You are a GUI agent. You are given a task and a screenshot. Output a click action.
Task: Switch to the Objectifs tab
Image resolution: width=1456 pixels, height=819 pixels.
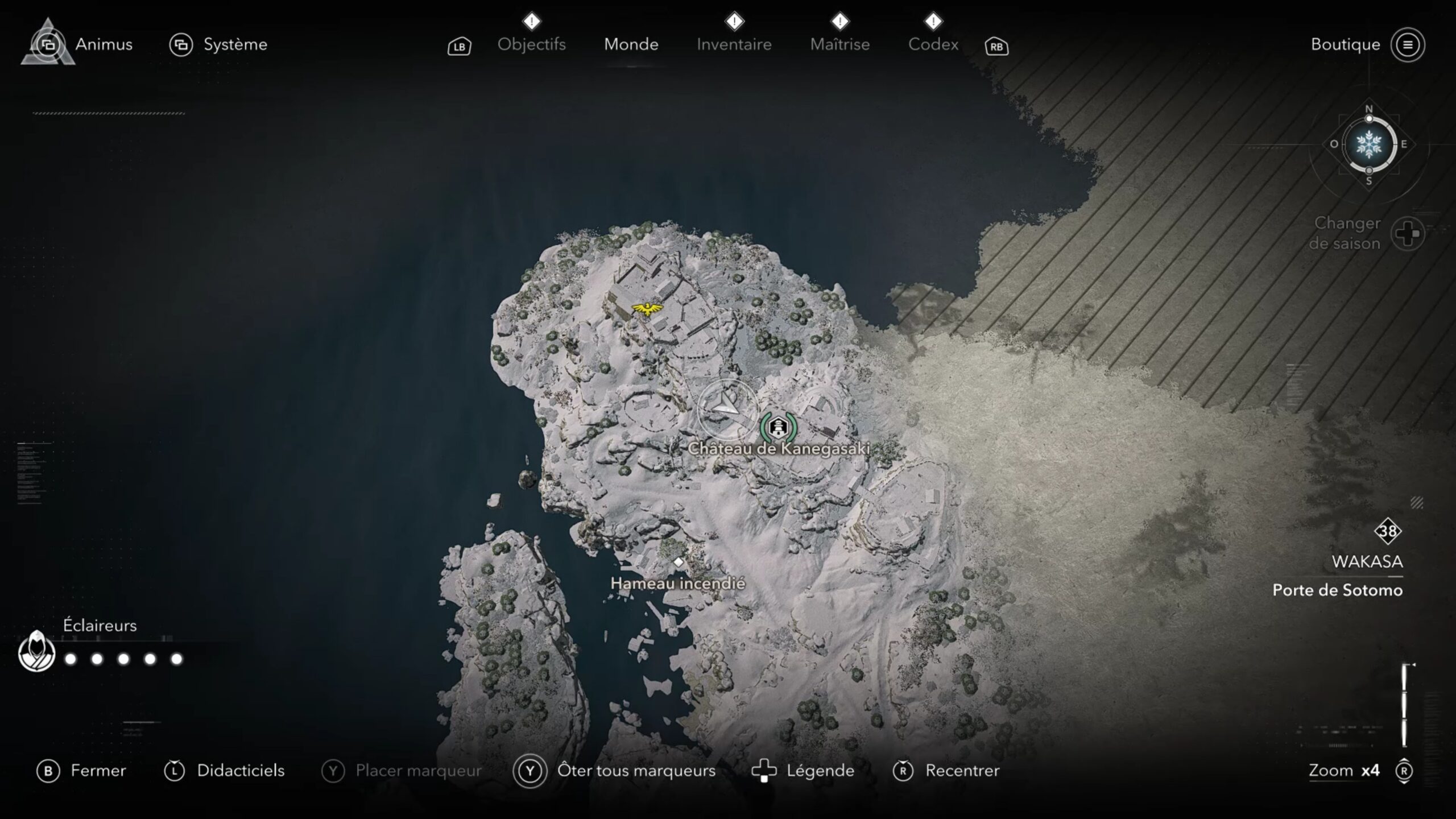coord(531,44)
